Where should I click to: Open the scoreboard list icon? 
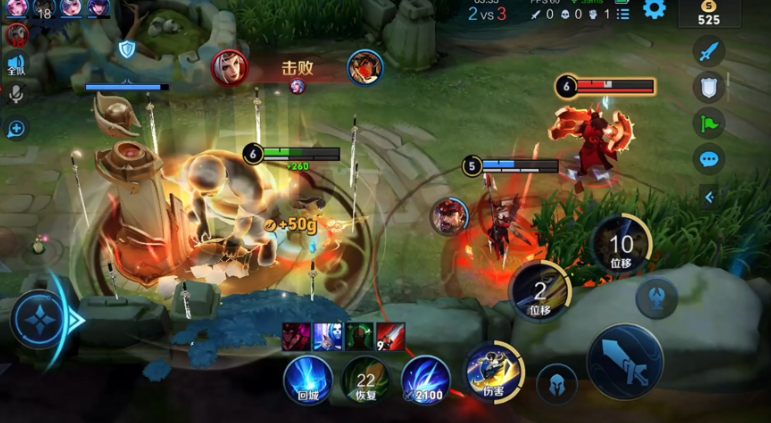(x=623, y=14)
